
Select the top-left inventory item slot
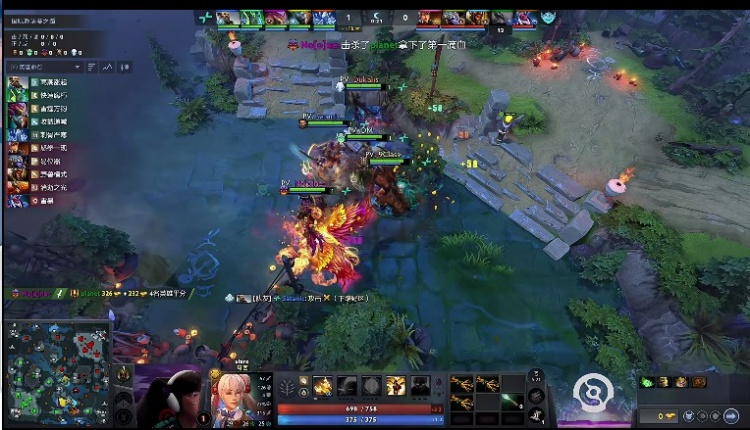click(x=461, y=383)
